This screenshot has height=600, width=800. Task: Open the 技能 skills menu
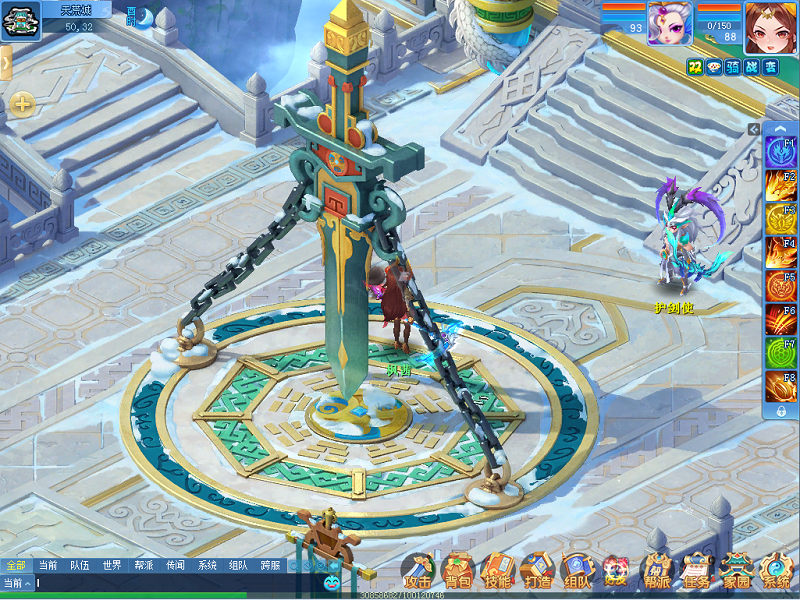pos(497,571)
